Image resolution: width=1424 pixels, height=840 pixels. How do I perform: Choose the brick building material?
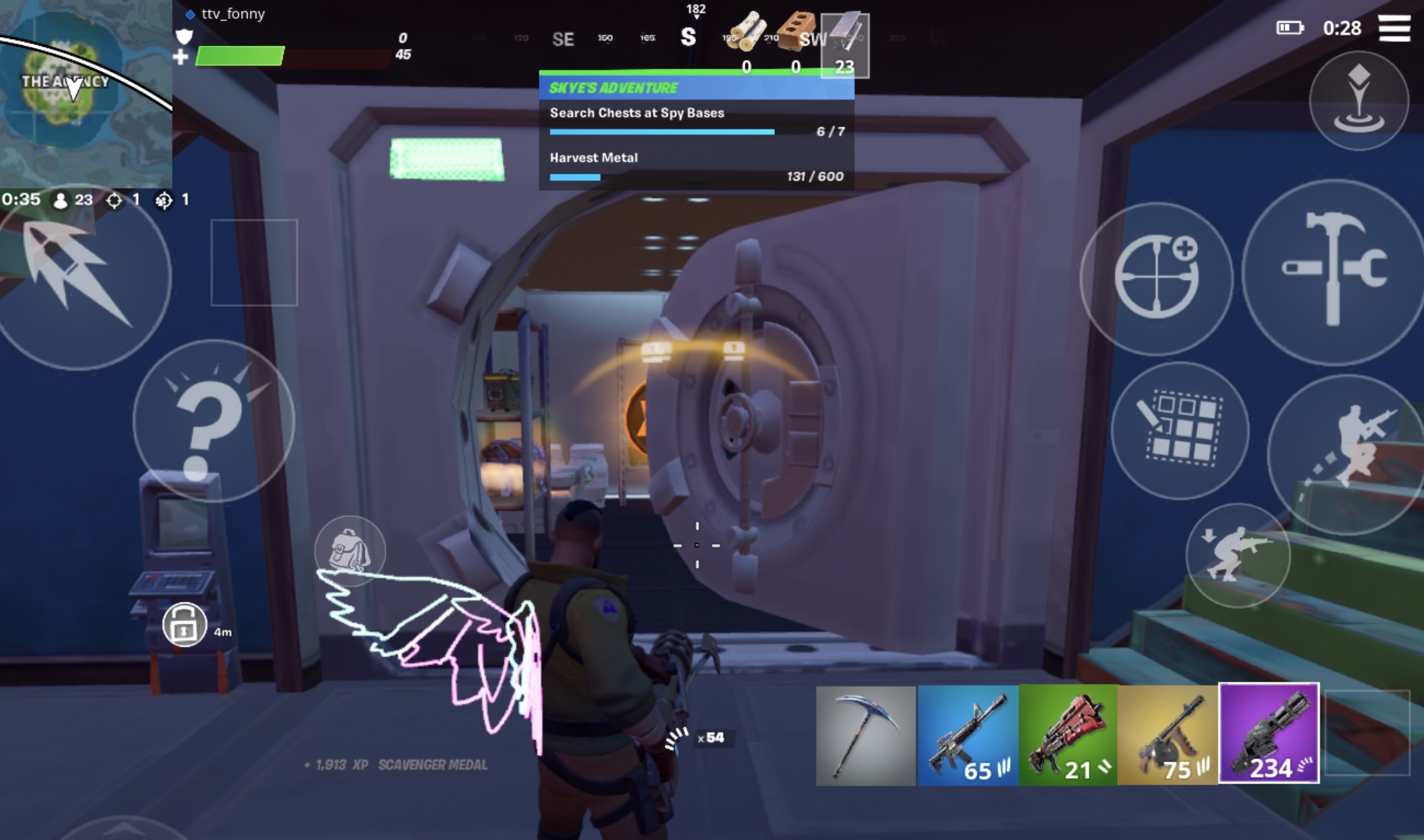click(796, 42)
